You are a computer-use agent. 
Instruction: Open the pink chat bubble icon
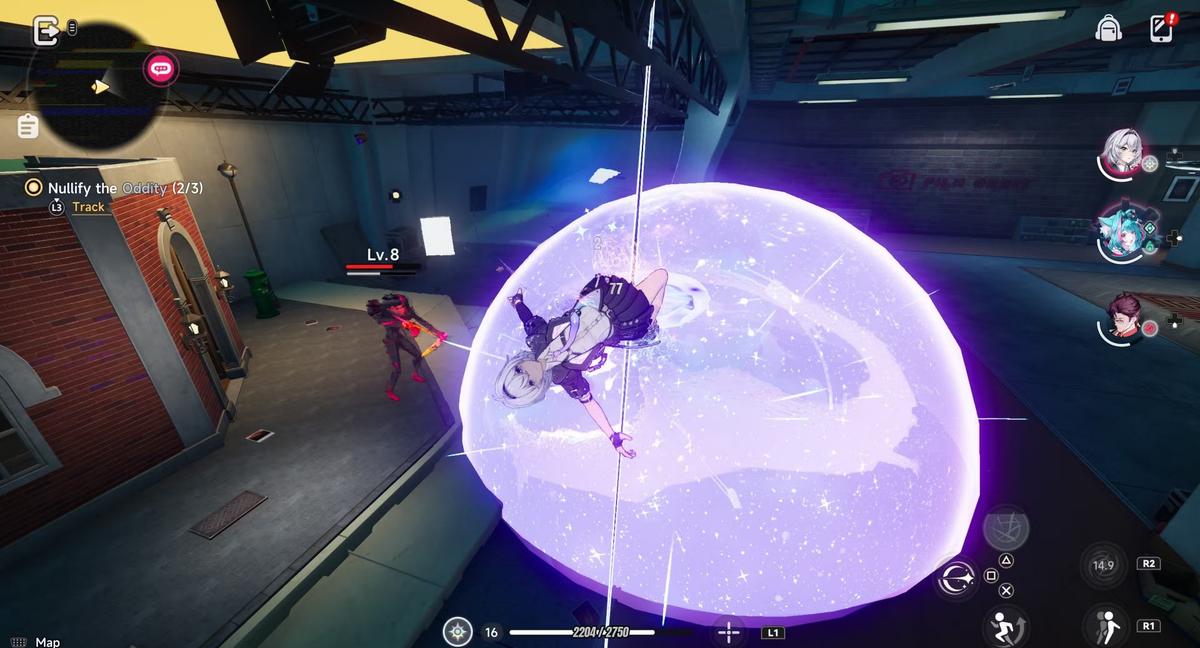159,68
